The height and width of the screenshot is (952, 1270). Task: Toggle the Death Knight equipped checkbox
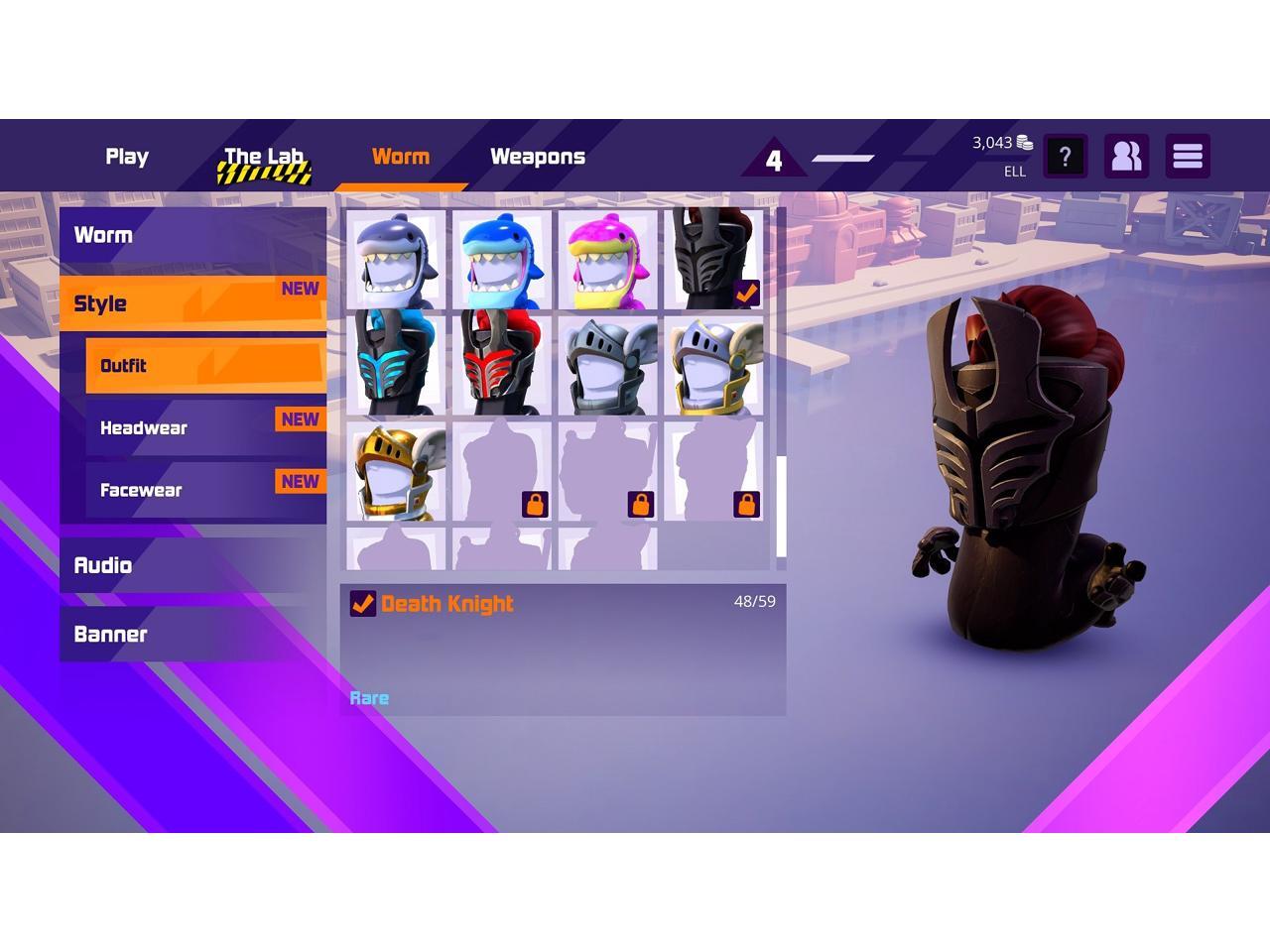(363, 604)
